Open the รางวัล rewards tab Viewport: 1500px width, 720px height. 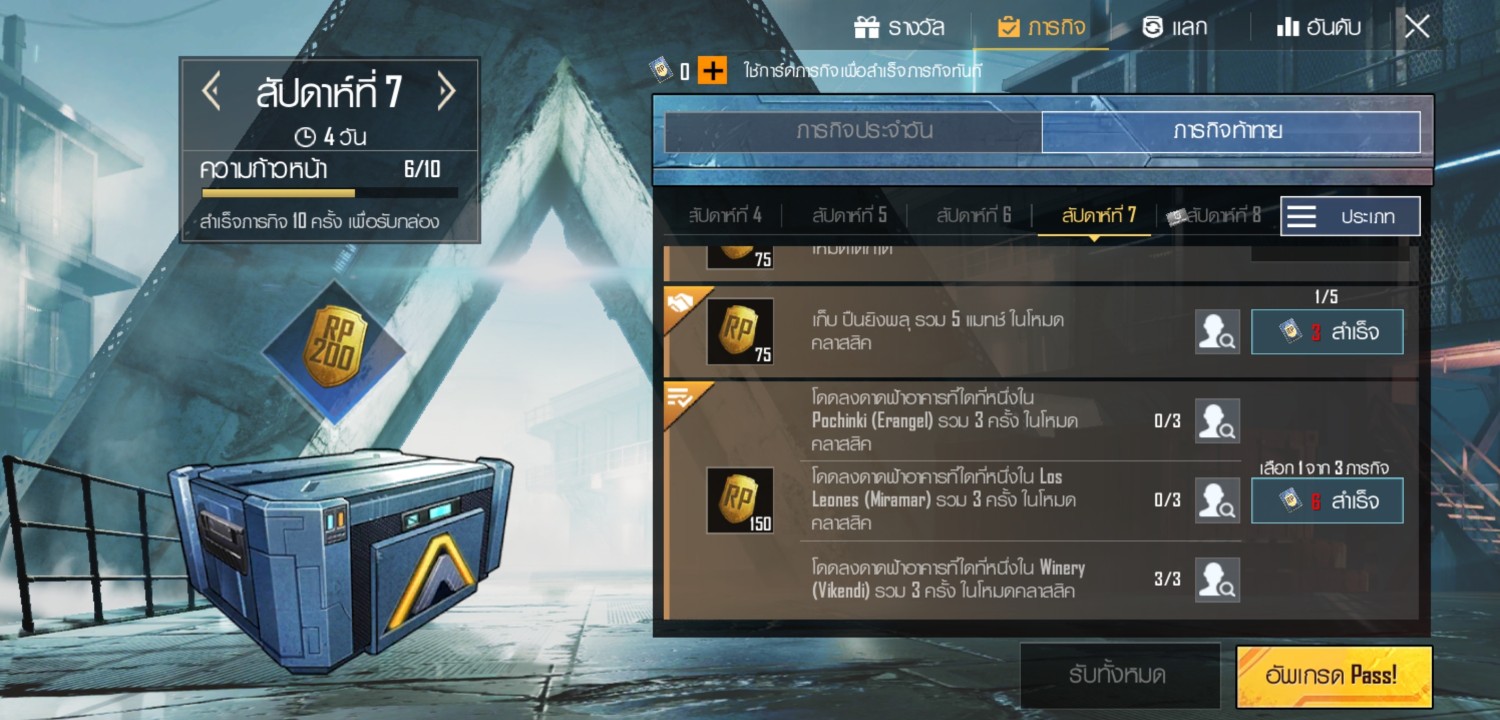point(899,27)
